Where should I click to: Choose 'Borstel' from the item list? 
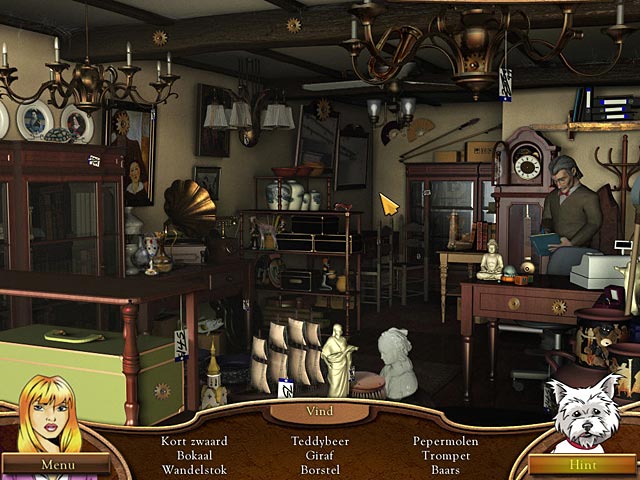(x=319, y=469)
